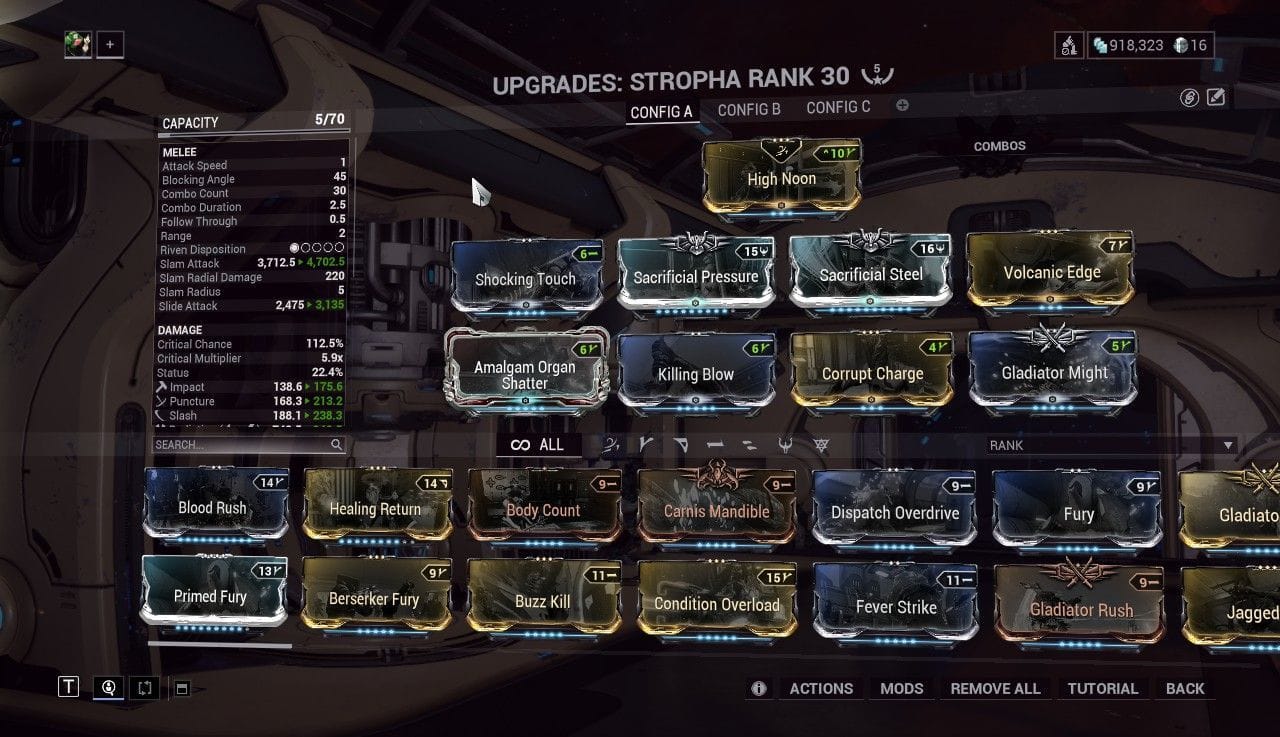Click the chat T icon bottom left

(x=68, y=687)
